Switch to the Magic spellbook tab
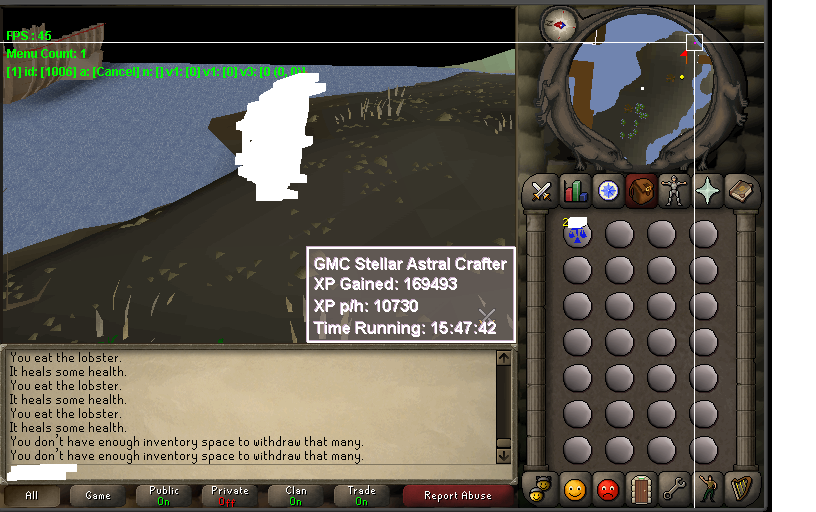 (741, 190)
